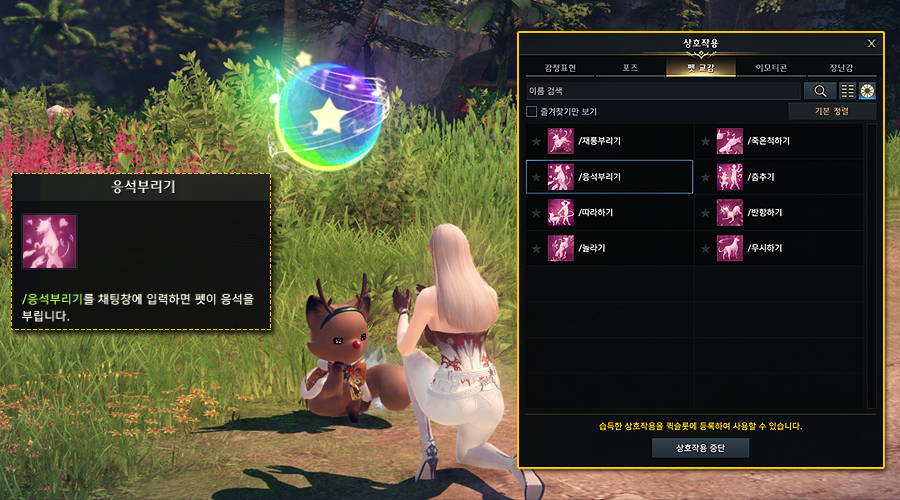Image resolution: width=900 pixels, height=500 pixels.
Task: Open the 포즈 tab
Action: (x=630, y=68)
